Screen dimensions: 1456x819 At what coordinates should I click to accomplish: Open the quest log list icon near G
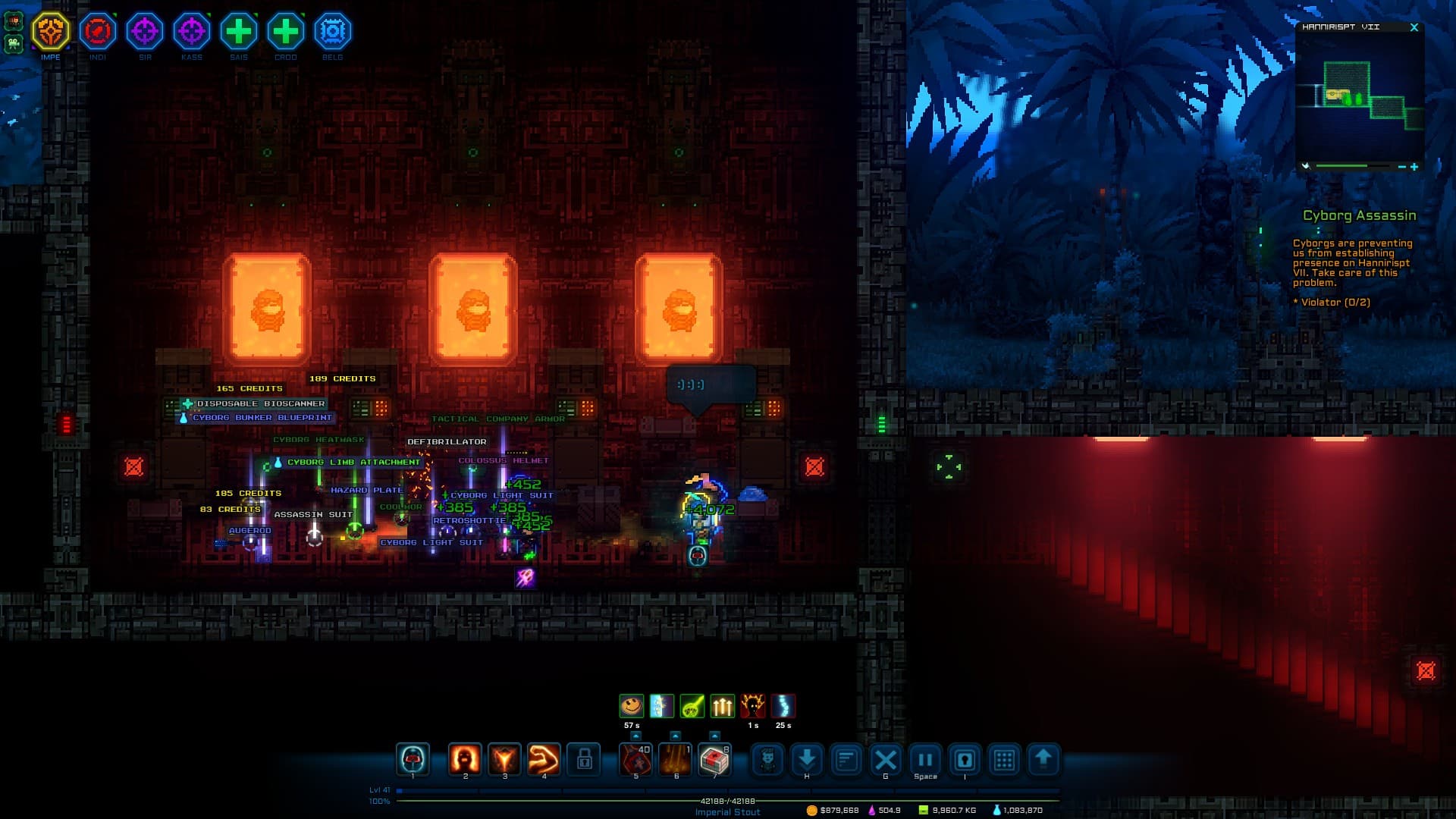[x=846, y=761]
